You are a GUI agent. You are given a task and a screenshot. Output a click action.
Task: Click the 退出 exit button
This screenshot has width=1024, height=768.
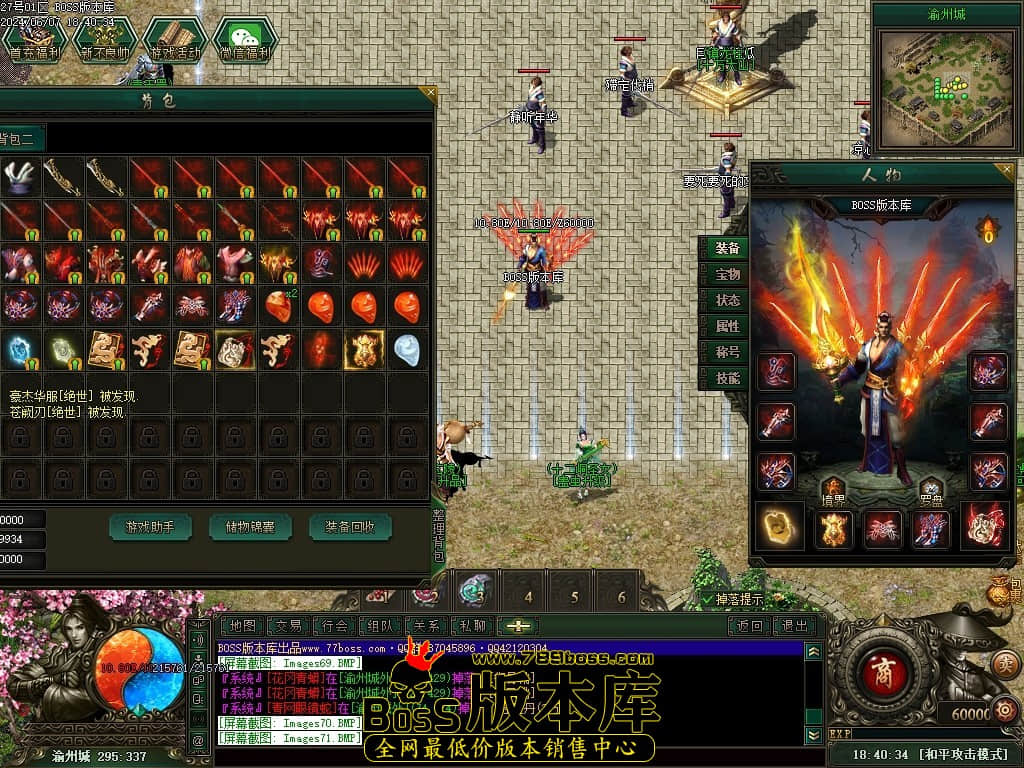click(795, 626)
